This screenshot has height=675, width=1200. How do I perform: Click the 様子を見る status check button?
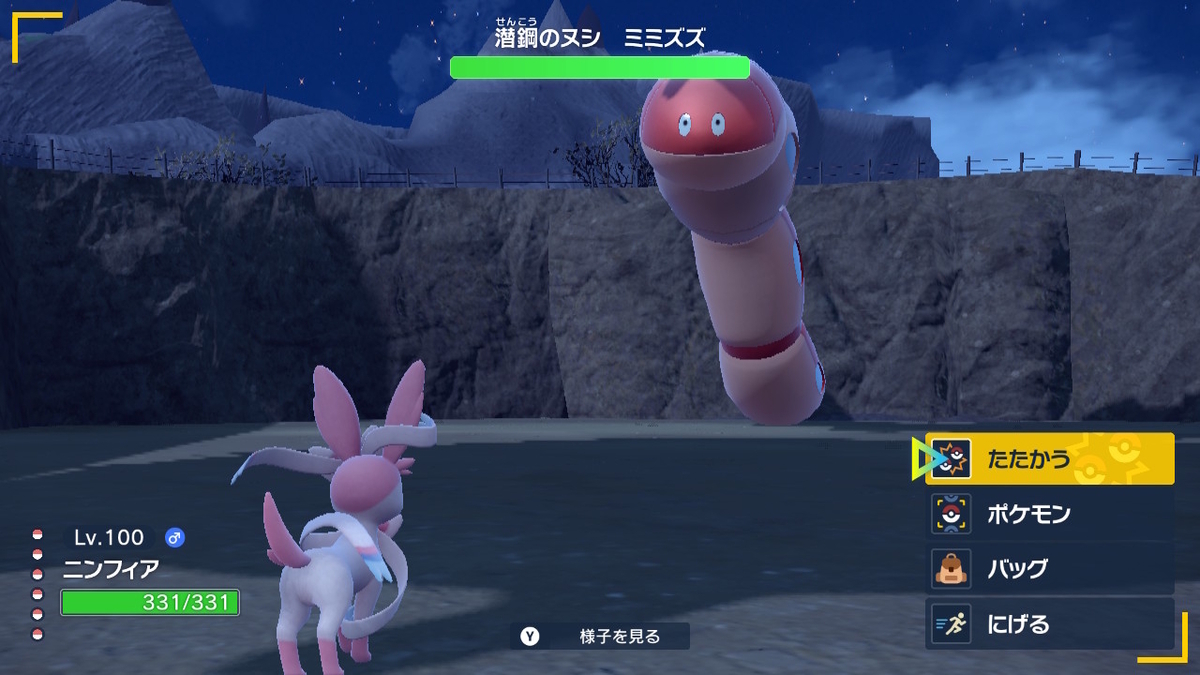[x=600, y=636]
